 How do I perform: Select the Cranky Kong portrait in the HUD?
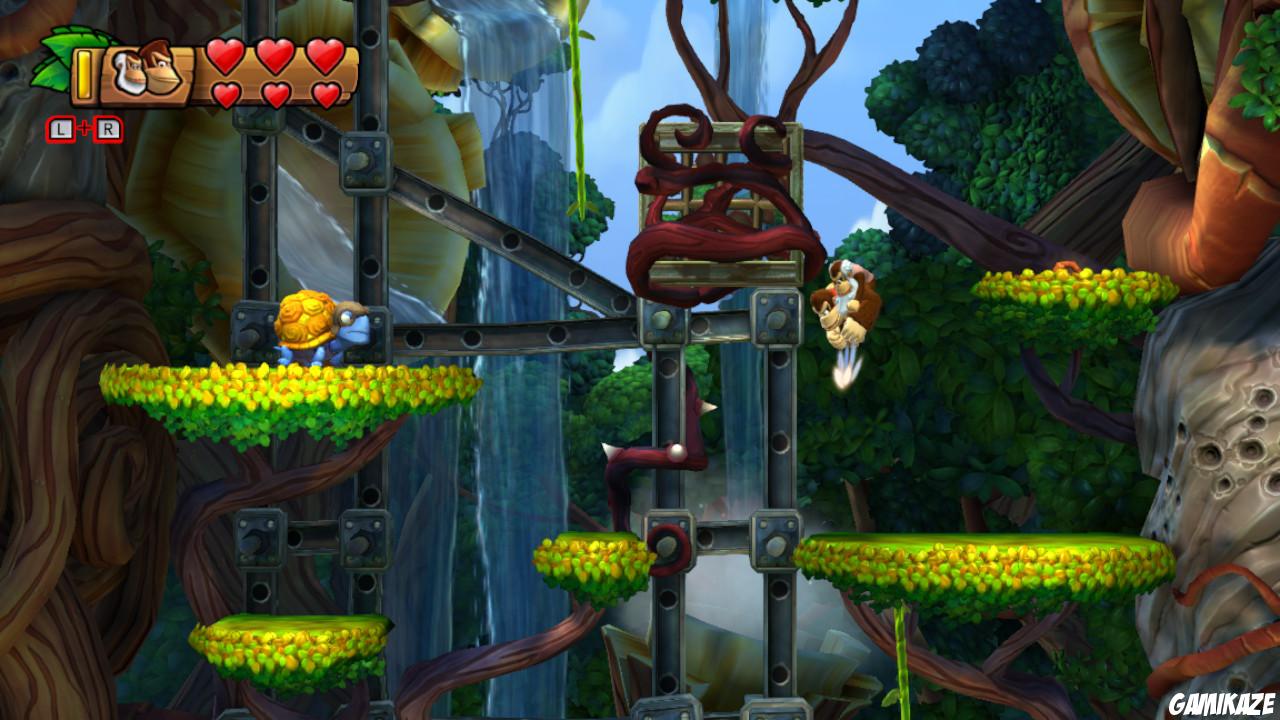click(x=127, y=73)
